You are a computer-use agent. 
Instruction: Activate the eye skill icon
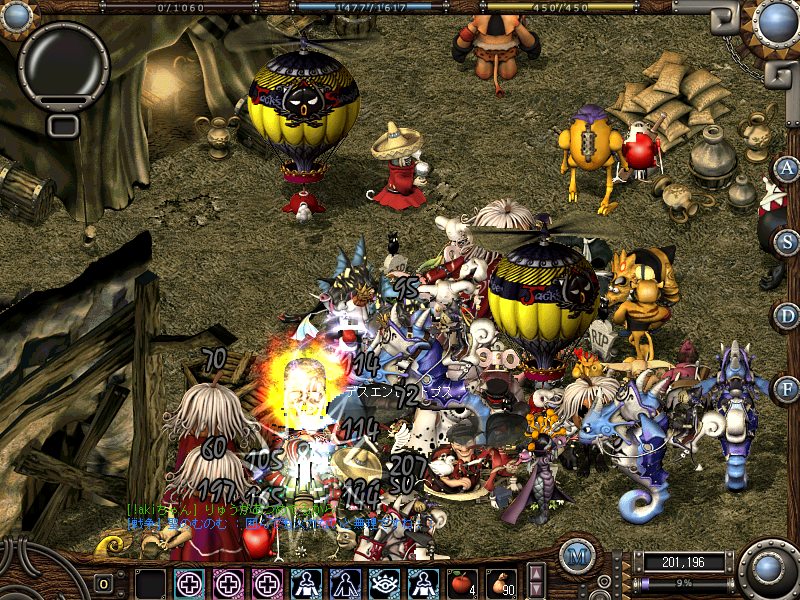(383, 582)
